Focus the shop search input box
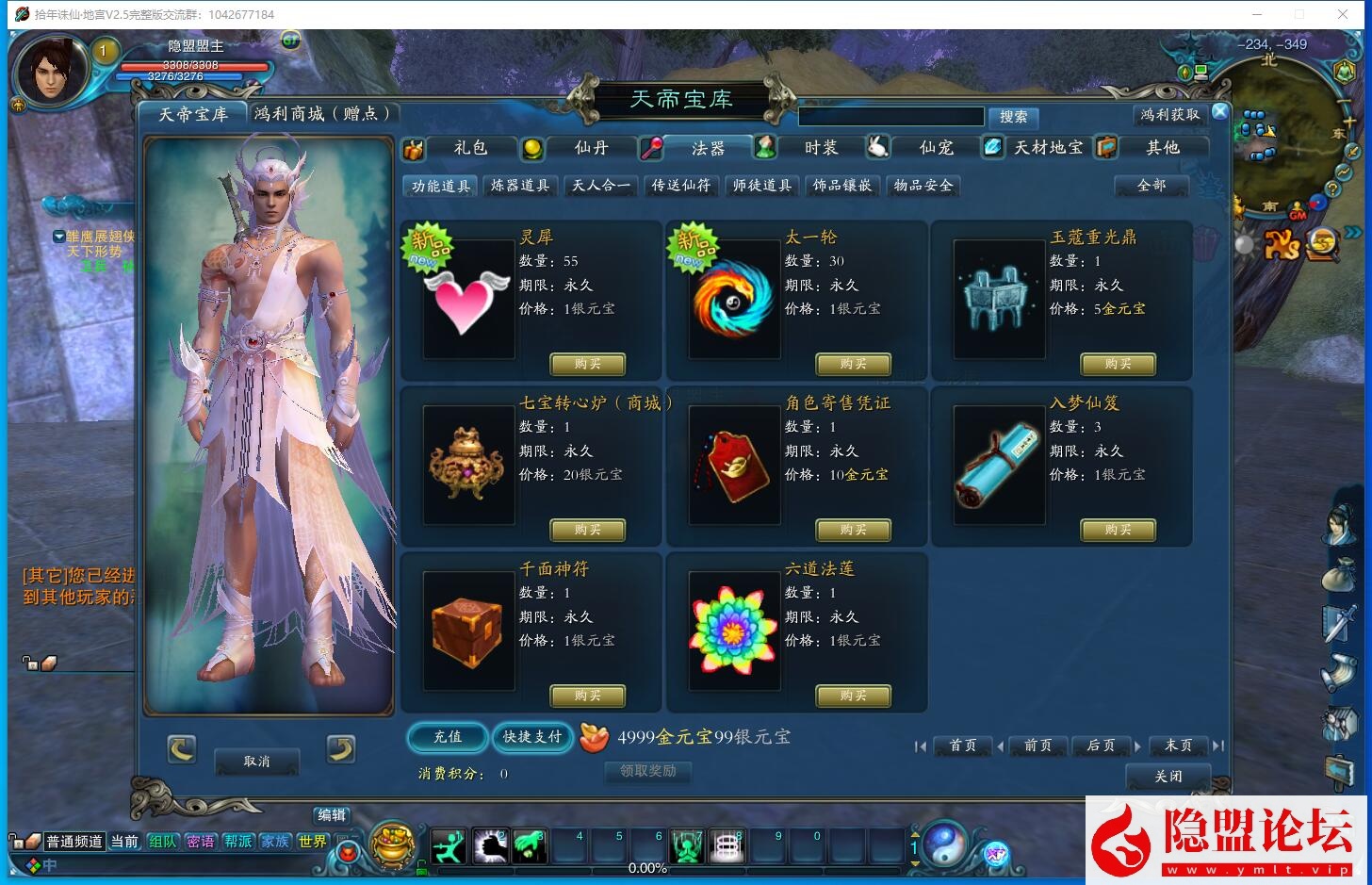The width and height of the screenshot is (1372, 885). [x=890, y=117]
